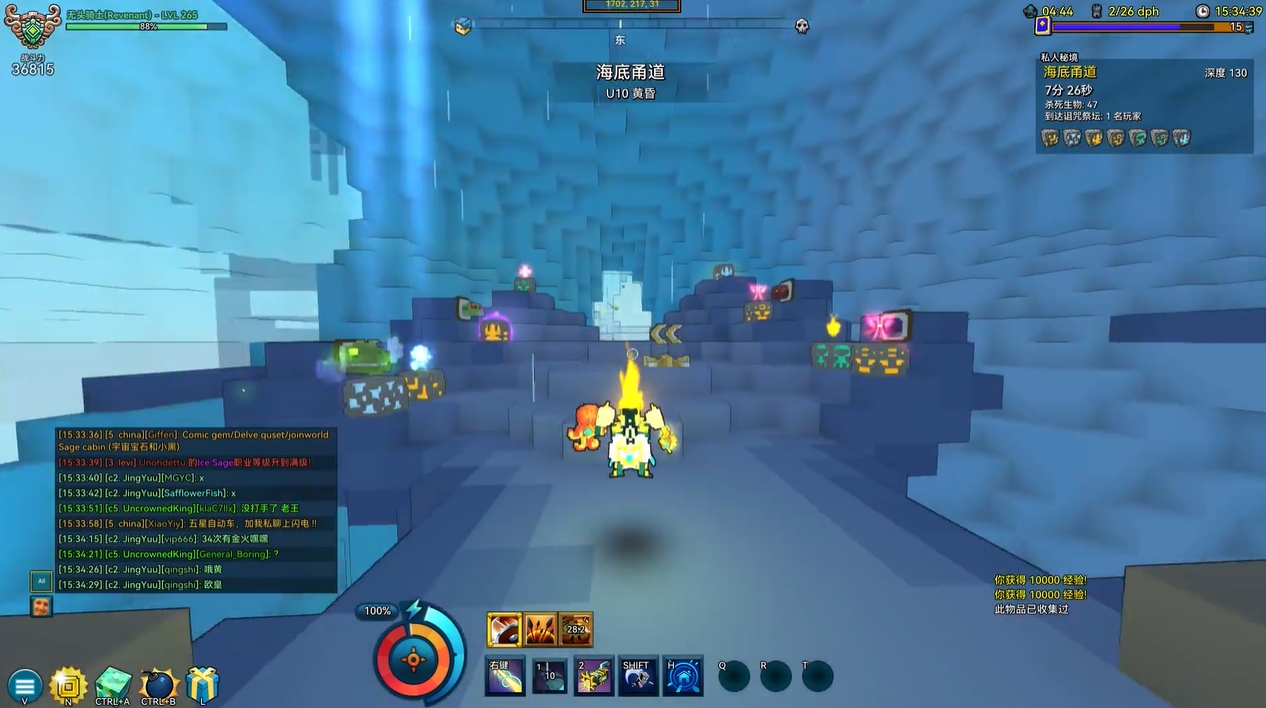
Task: Click the blue spellbook icon by purple bar
Action: [x=1042, y=27]
